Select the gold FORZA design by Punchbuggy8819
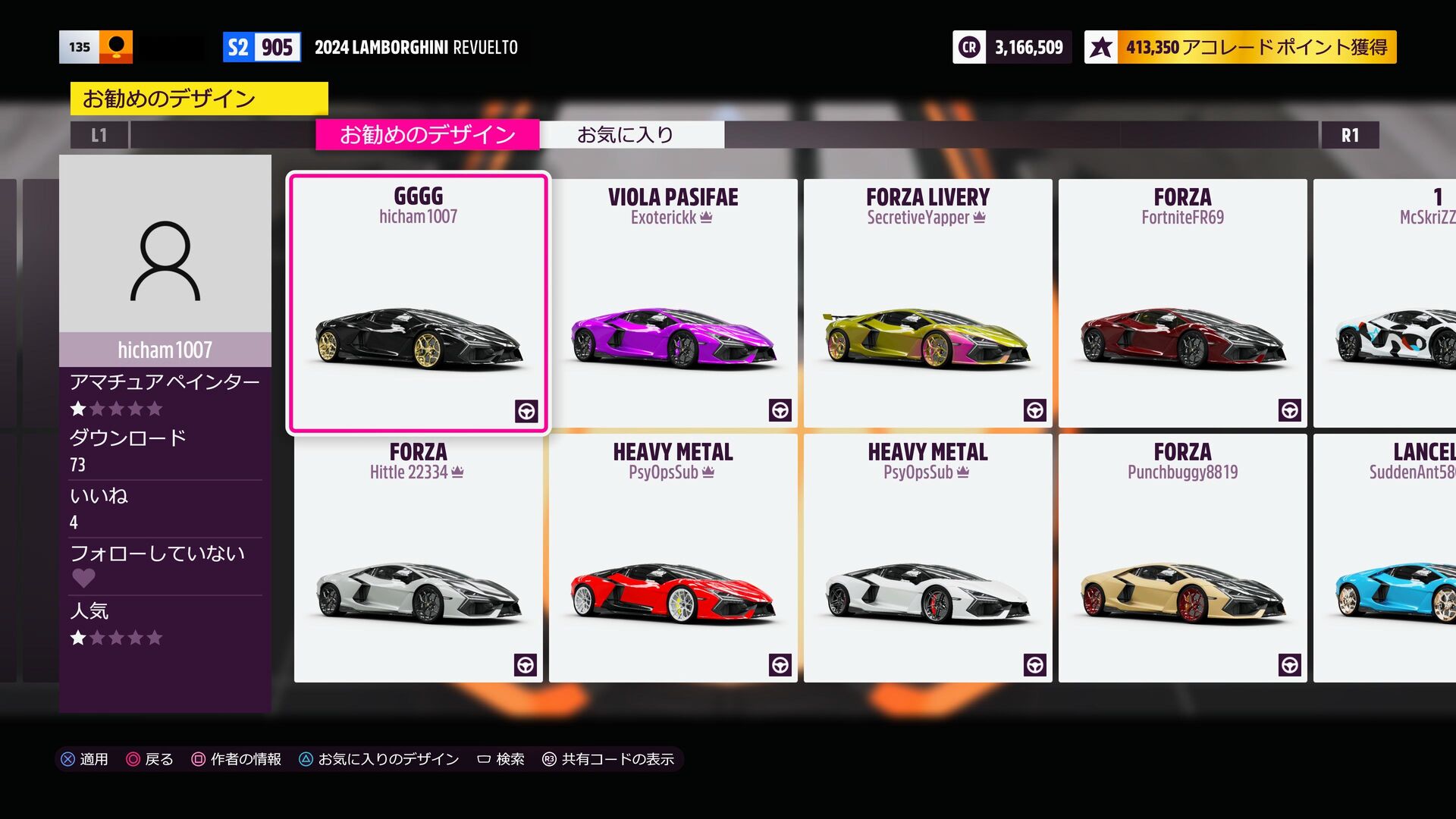This screenshot has height=819, width=1456. [x=1182, y=558]
